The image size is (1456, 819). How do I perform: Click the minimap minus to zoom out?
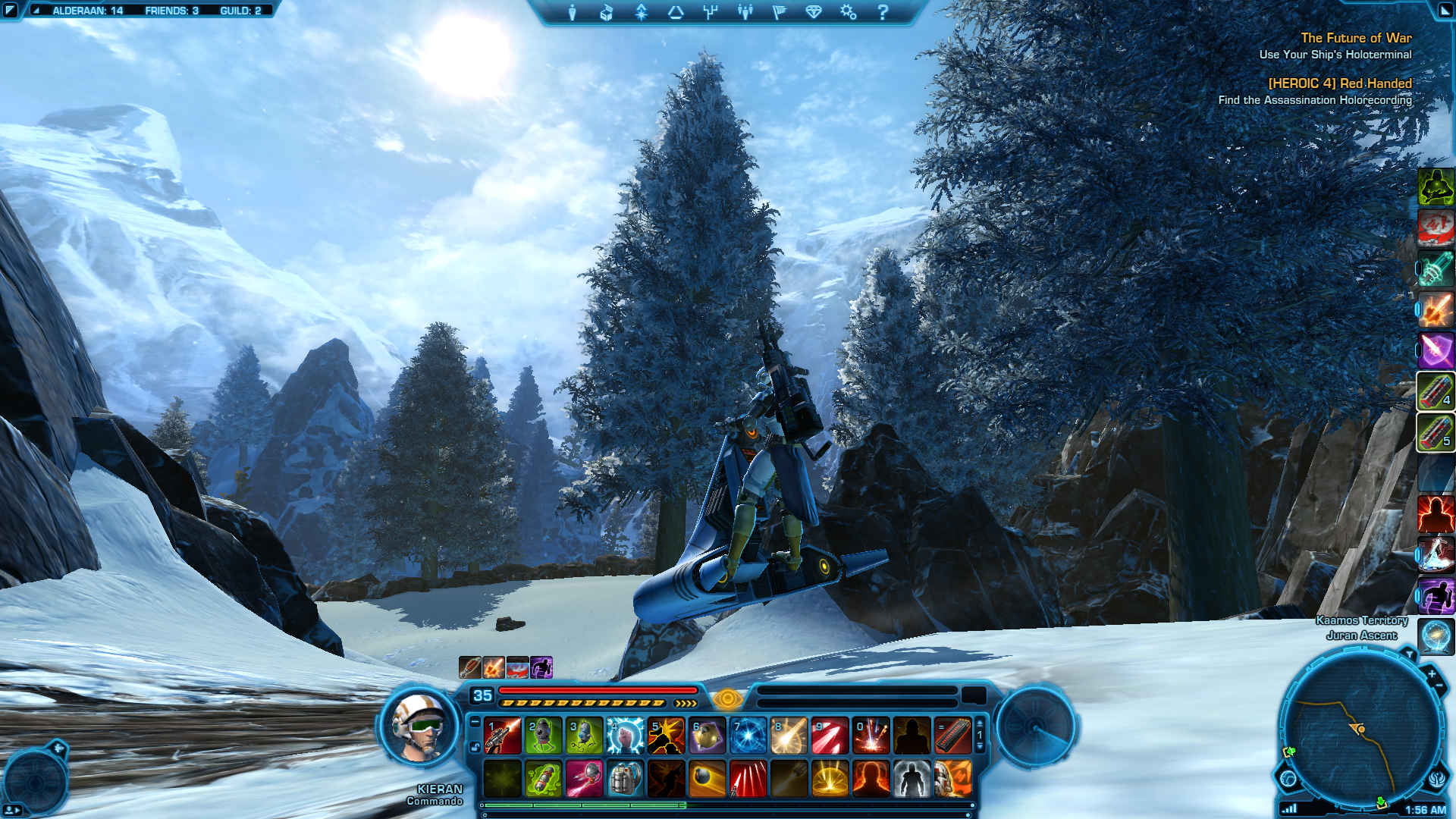click(x=1438, y=685)
